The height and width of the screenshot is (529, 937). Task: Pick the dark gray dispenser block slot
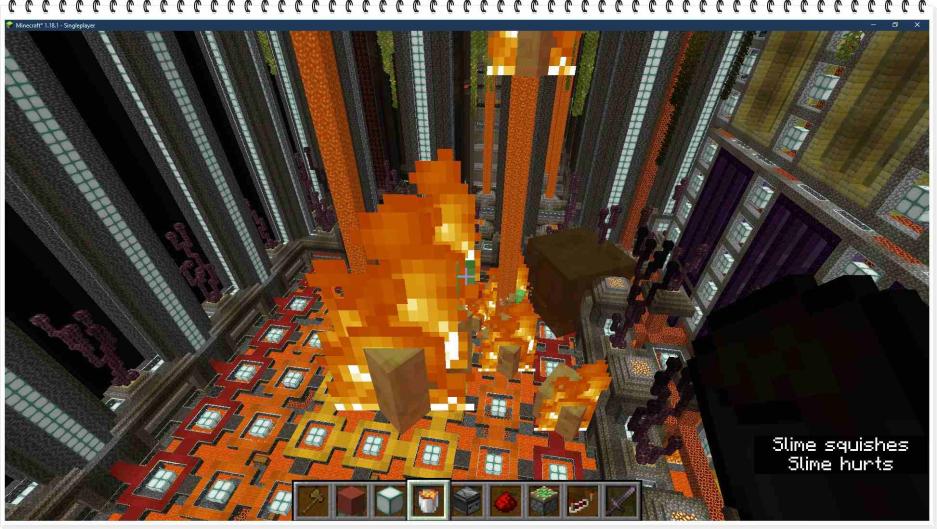pos(467,500)
